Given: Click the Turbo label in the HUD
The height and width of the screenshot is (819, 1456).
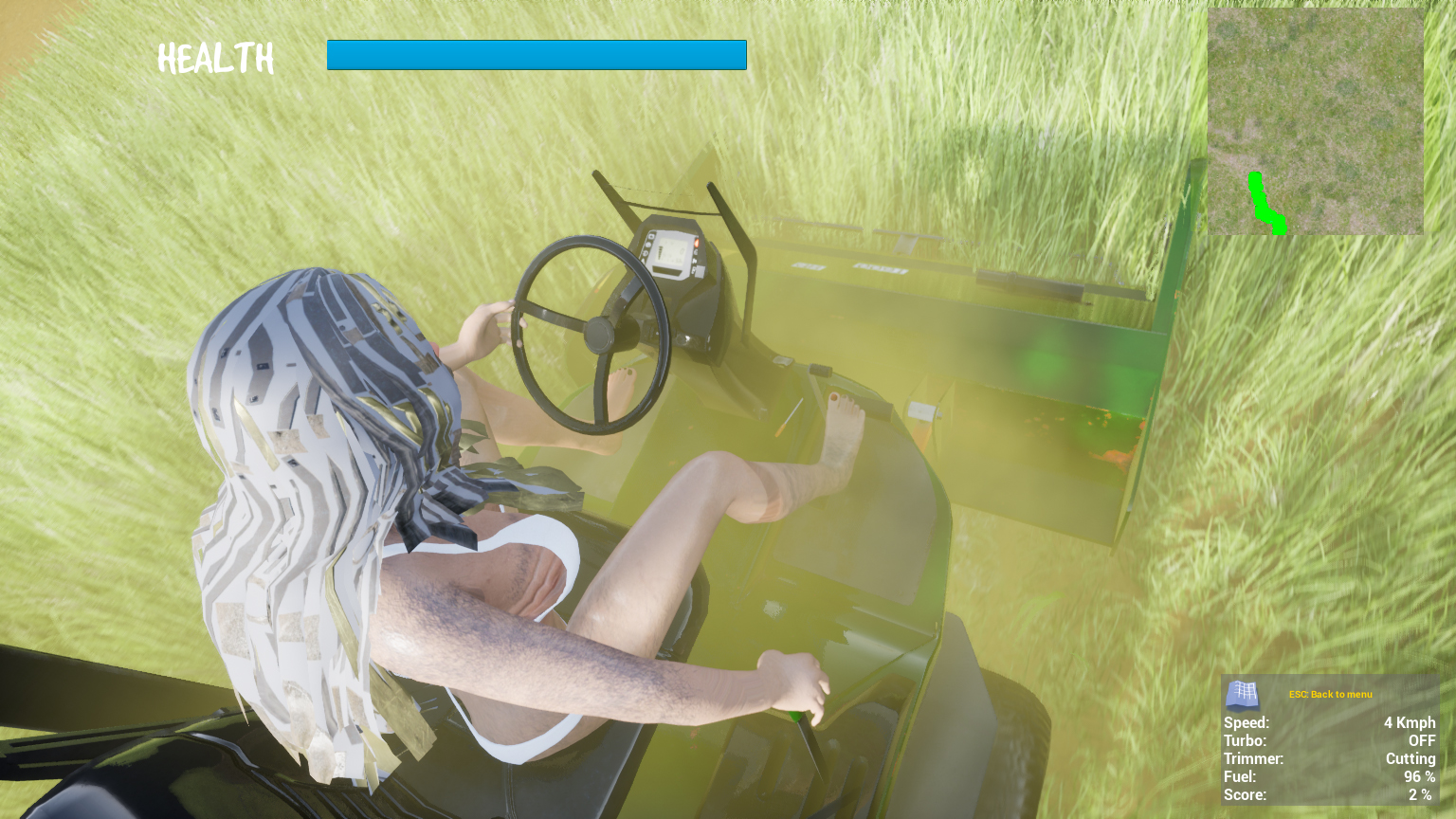Looking at the screenshot, I should [1246, 740].
